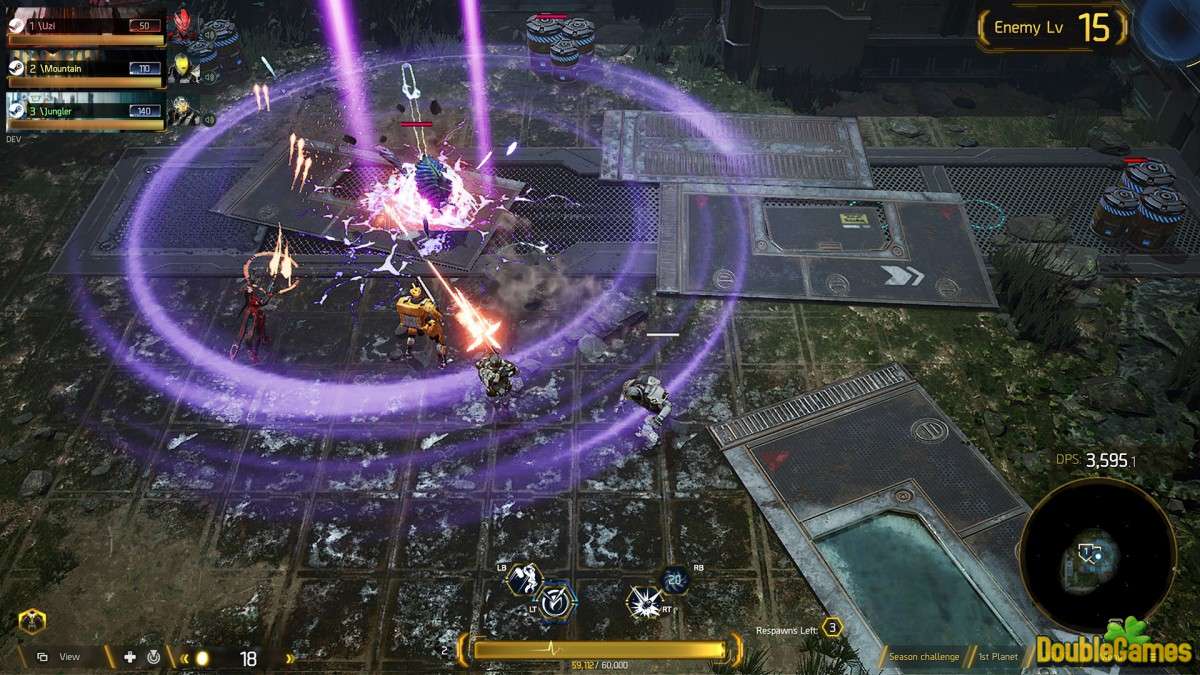Select the Mountain player row
1200x675 pixels.
click(x=85, y=69)
